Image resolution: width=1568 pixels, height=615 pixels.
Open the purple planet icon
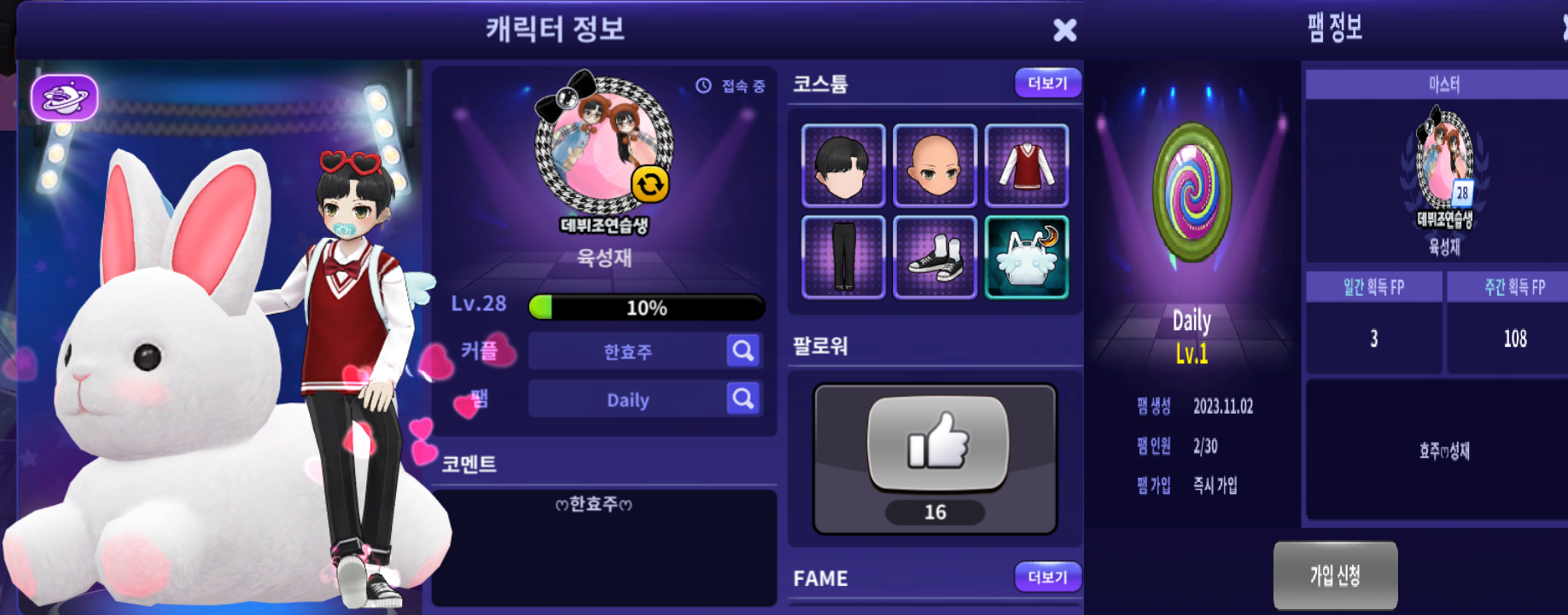(x=65, y=98)
